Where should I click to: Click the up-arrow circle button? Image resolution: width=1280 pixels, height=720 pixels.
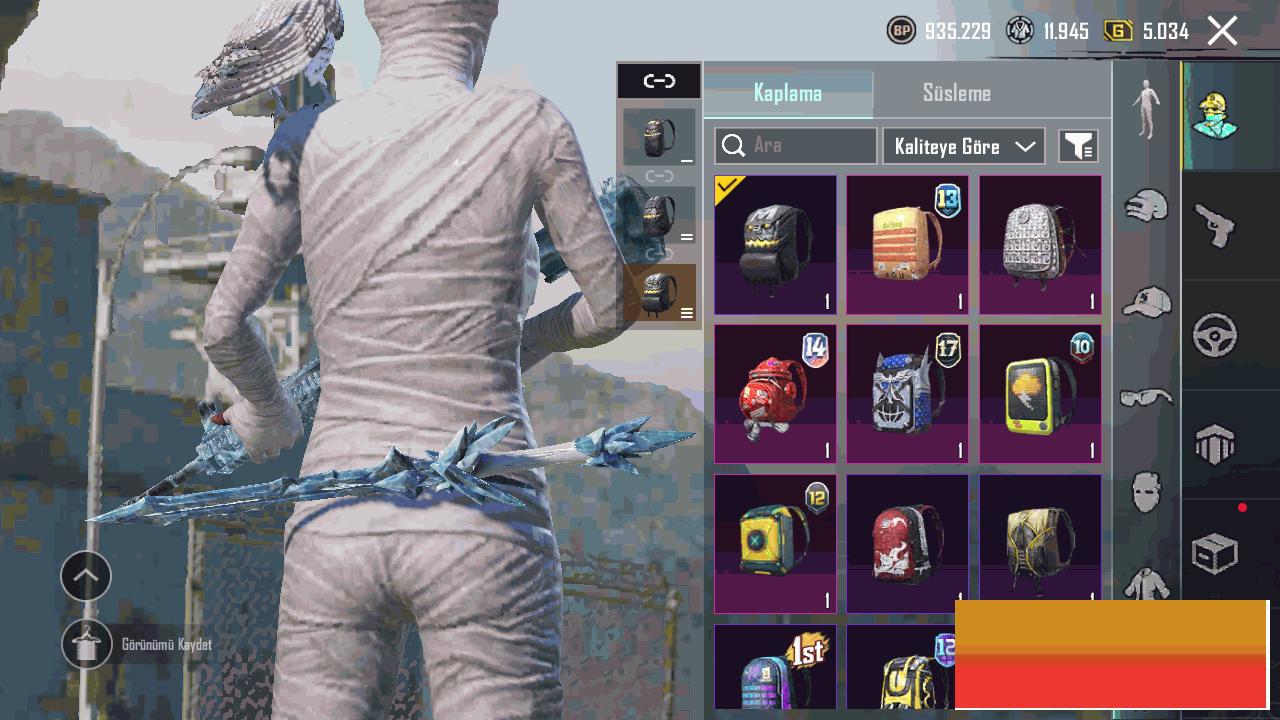[x=86, y=576]
